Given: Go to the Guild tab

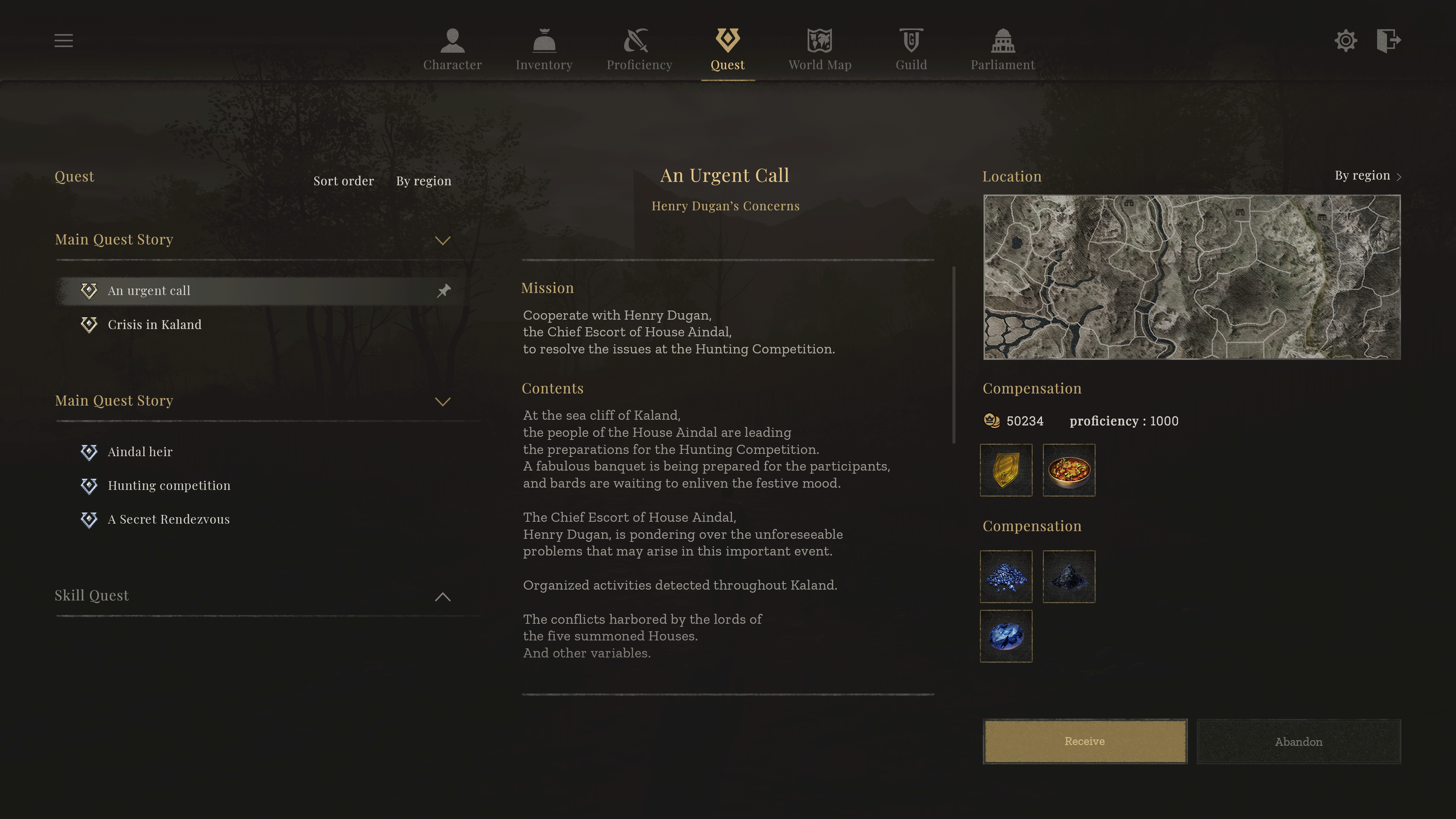Looking at the screenshot, I should (x=911, y=50).
